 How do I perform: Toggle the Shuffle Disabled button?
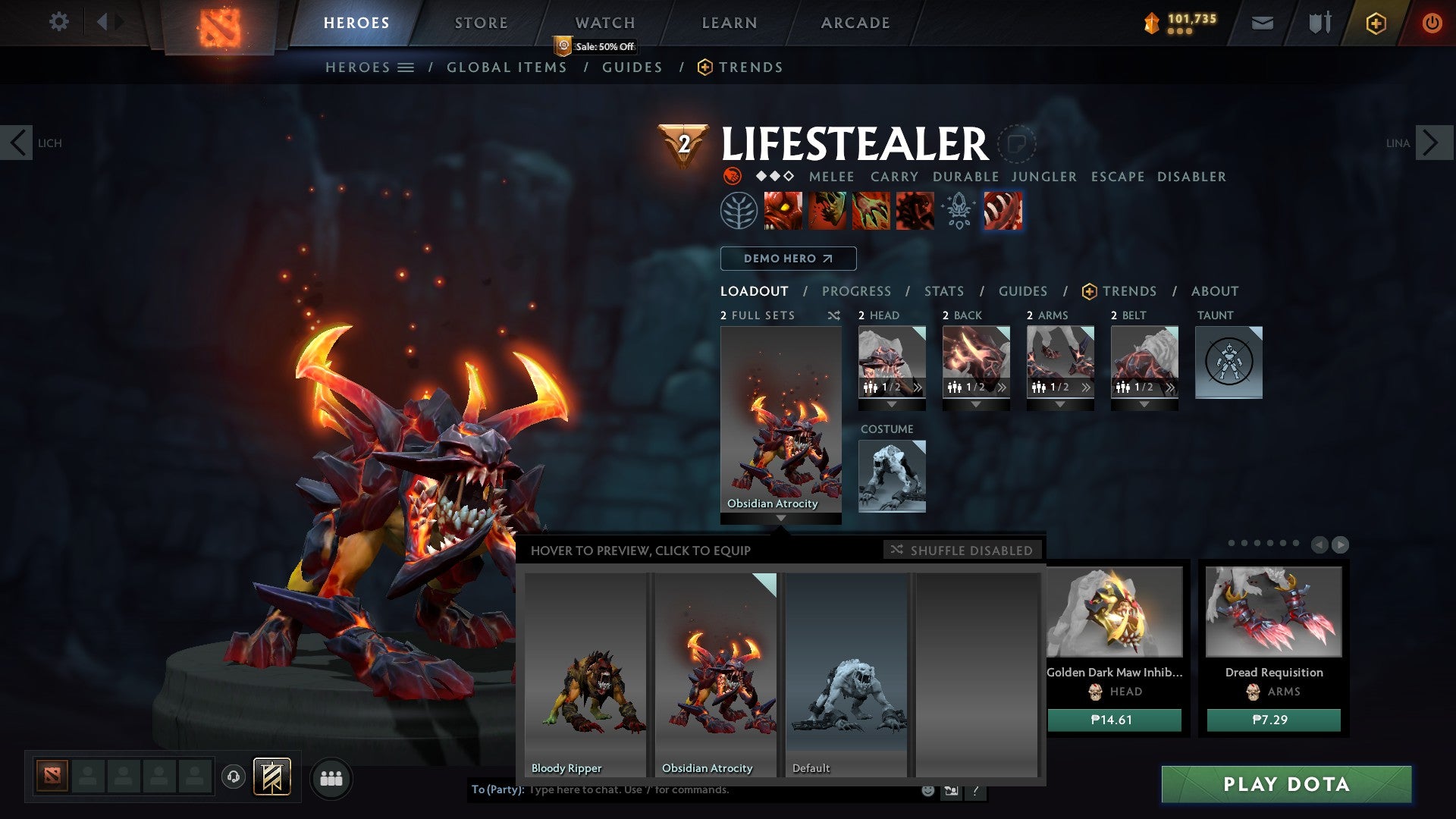coord(962,551)
